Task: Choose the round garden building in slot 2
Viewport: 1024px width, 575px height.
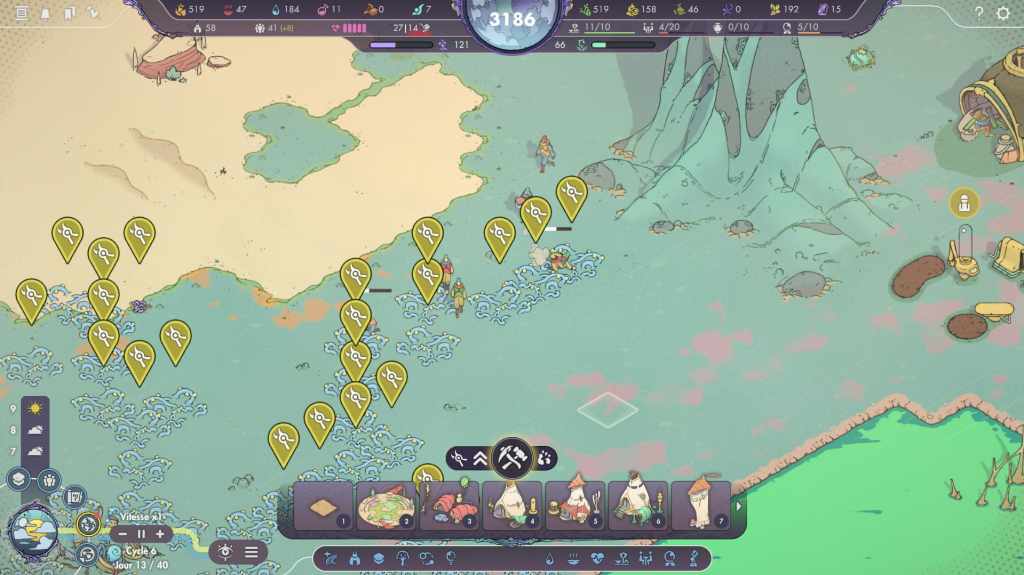Action: tap(385, 505)
